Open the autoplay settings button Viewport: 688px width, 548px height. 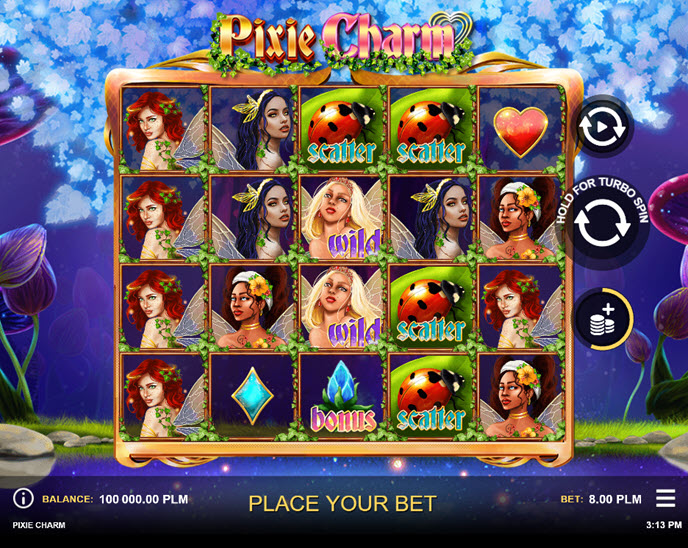604,128
